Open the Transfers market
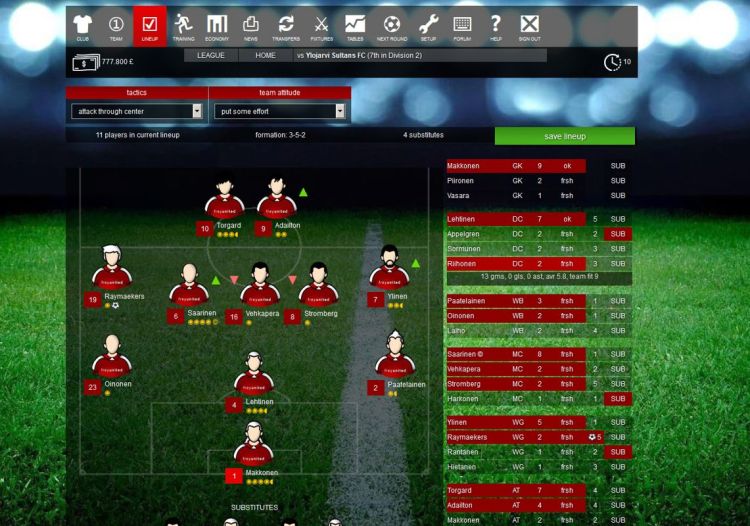This screenshot has height=526, width=750. (286, 26)
